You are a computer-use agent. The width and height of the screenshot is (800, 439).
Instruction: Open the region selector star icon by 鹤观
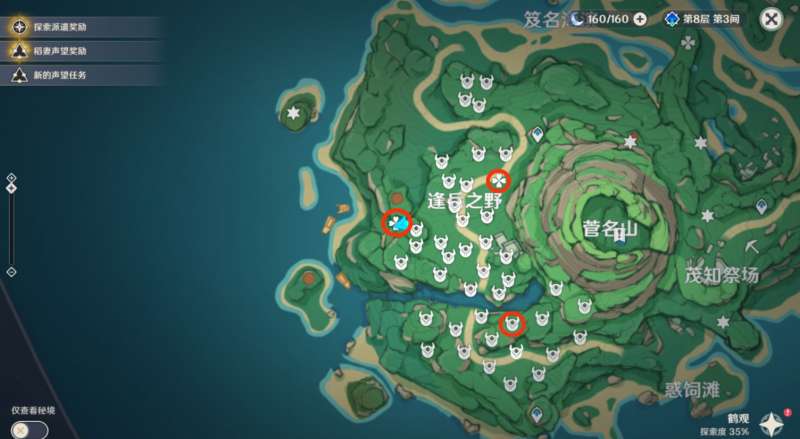click(771, 423)
